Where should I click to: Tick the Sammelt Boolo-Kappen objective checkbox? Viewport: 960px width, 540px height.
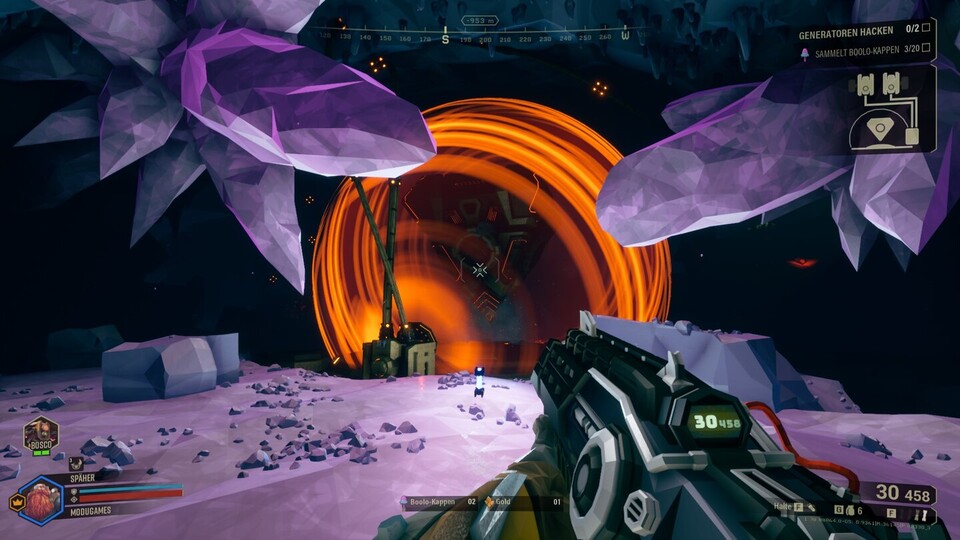pyautogui.click(x=925, y=48)
